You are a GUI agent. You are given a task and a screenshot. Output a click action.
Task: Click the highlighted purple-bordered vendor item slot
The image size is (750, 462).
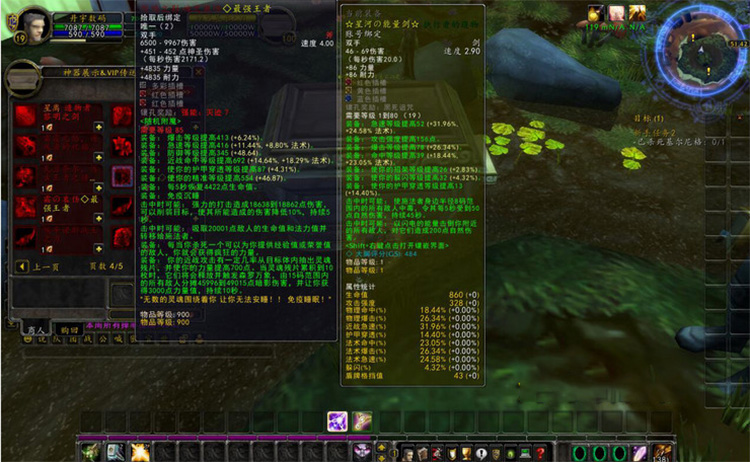(x=122, y=176)
